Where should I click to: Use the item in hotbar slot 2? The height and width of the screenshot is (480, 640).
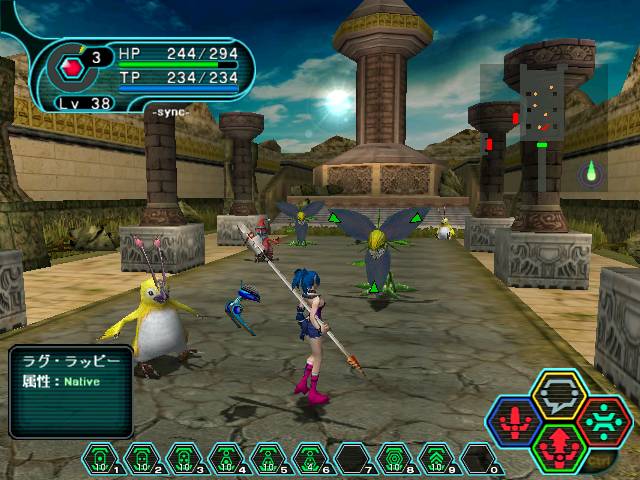(143, 459)
